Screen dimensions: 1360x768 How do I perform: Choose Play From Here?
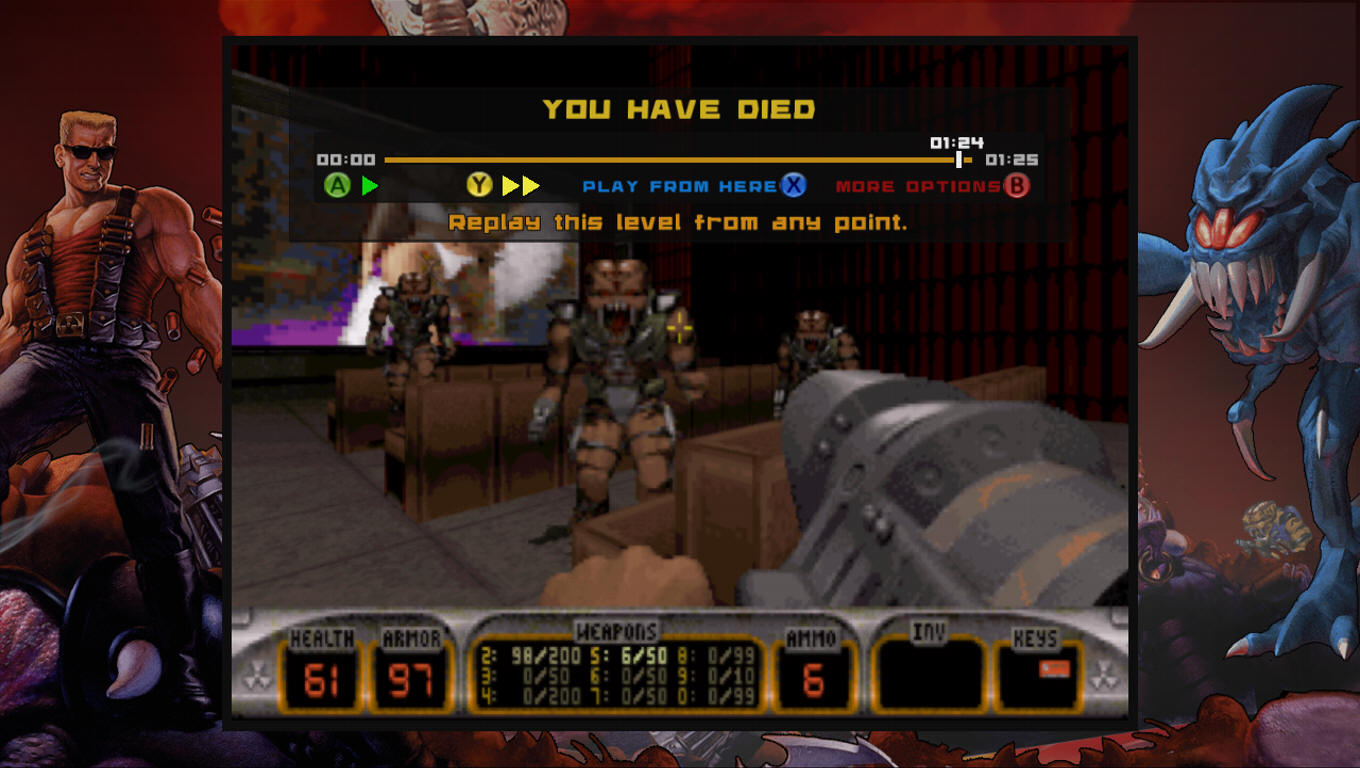tap(680, 186)
